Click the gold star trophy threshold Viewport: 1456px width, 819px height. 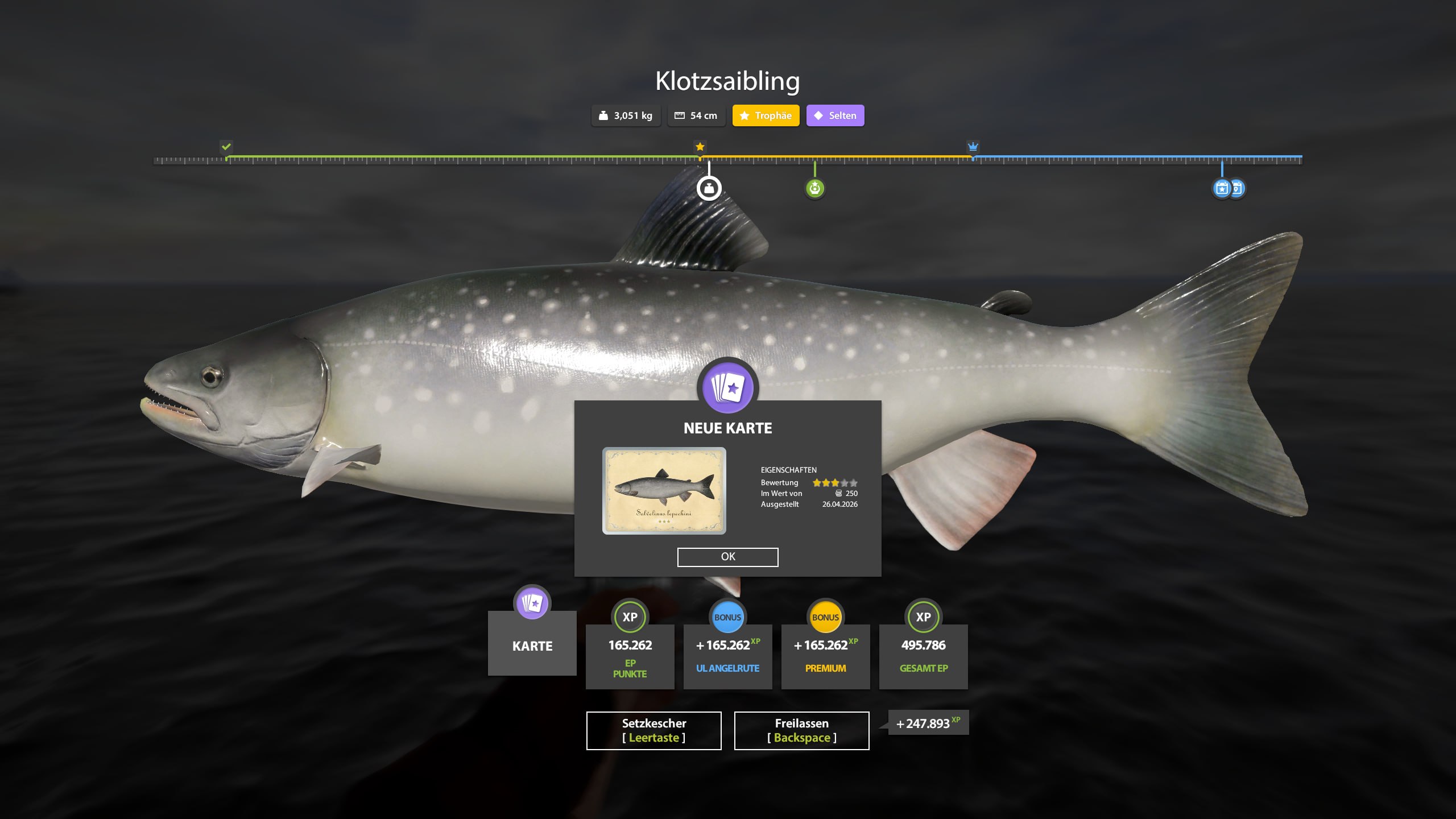(x=700, y=147)
